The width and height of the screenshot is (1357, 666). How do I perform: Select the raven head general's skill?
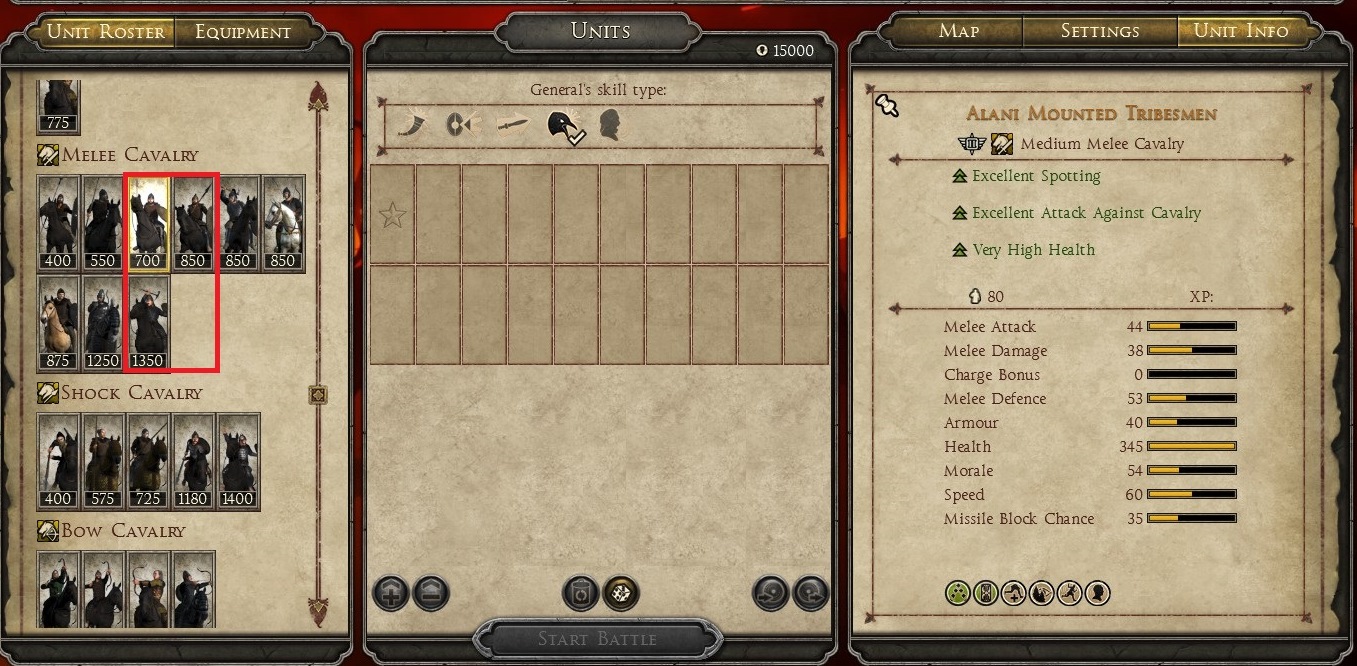point(561,125)
